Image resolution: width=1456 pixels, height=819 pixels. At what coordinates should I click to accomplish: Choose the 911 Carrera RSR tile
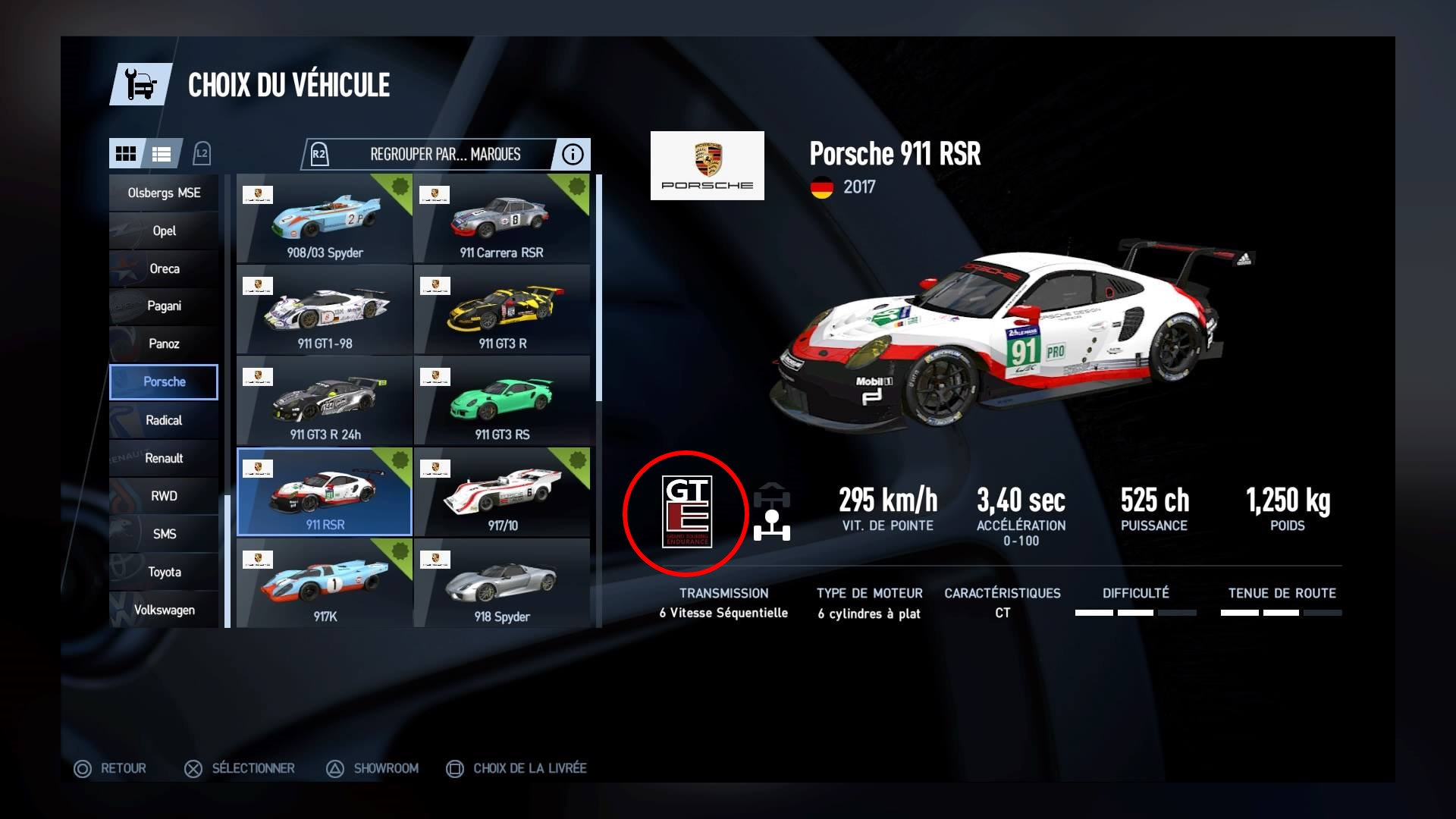[x=501, y=220]
